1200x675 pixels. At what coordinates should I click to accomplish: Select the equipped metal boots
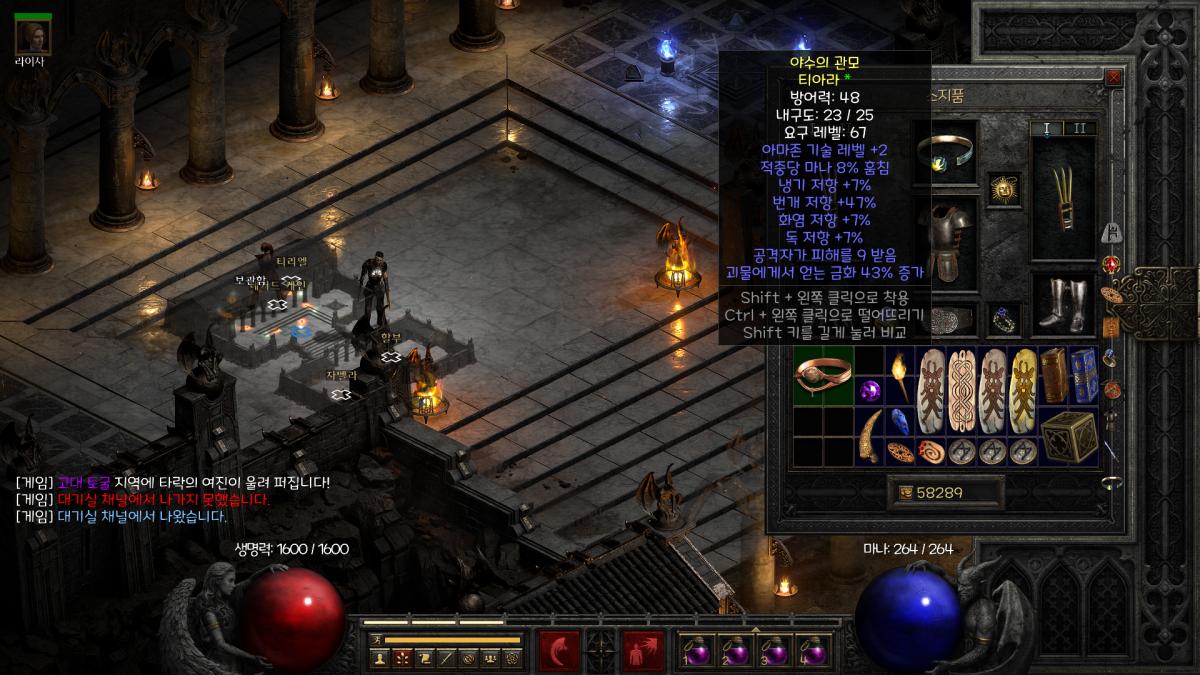pos(1063,303)
